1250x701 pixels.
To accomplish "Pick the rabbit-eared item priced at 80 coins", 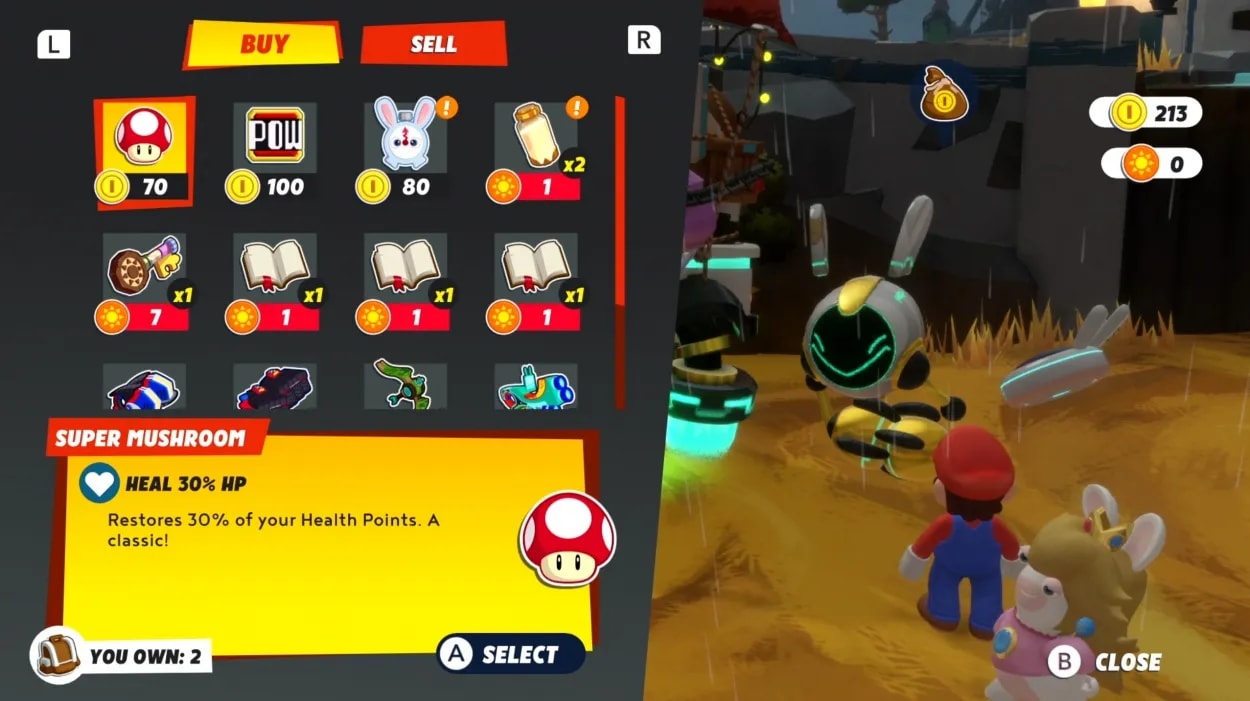I will (405, 151).
